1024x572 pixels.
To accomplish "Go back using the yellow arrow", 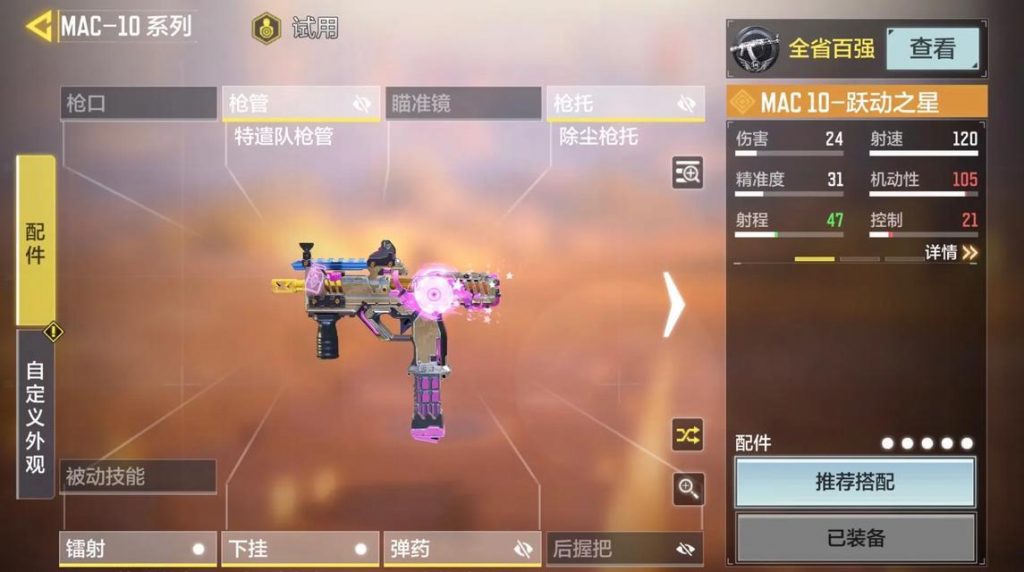I will coord(39,26).
